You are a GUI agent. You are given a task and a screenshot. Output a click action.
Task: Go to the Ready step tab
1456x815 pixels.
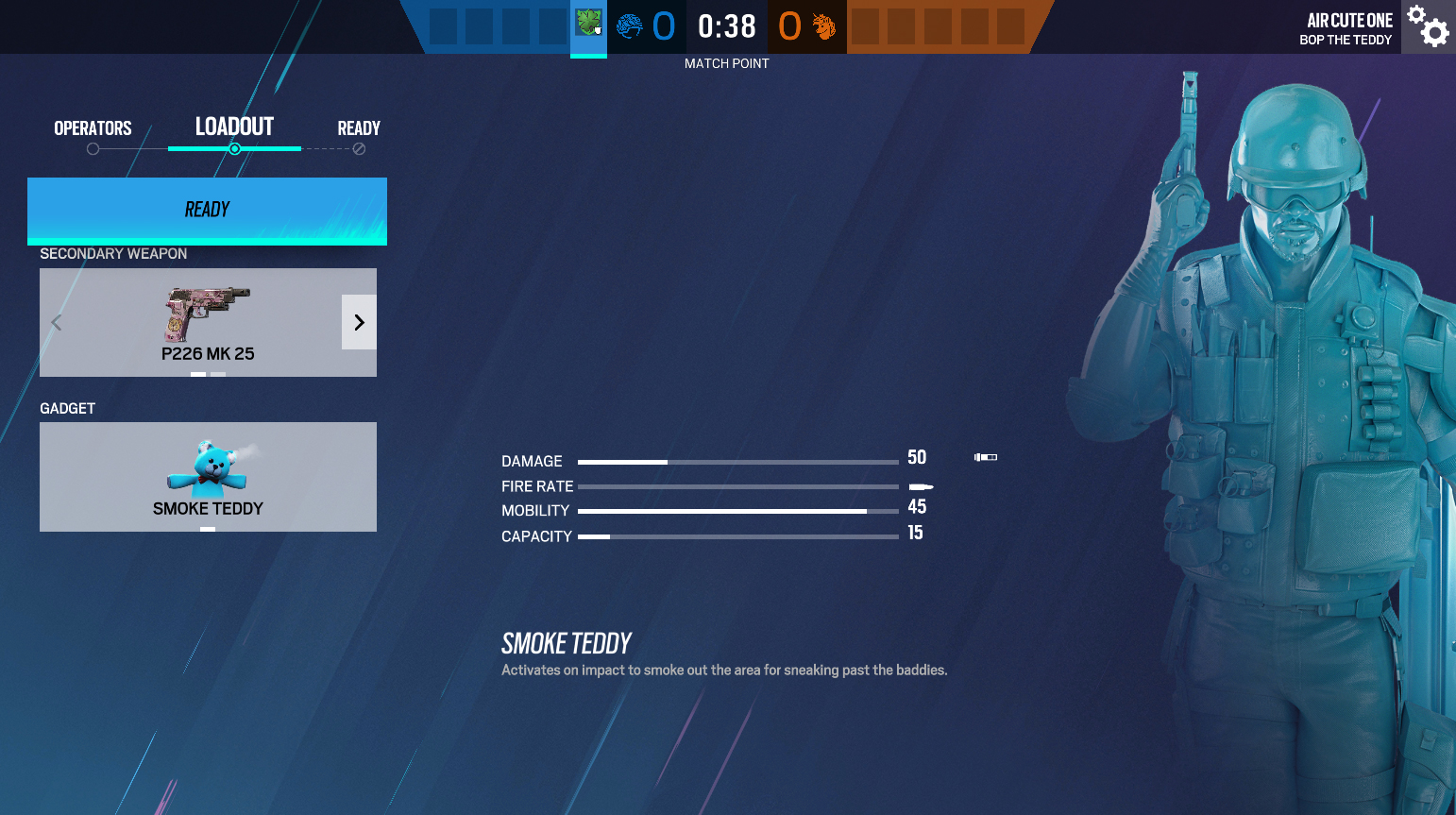pyautogui.click(x=359, y=128)
